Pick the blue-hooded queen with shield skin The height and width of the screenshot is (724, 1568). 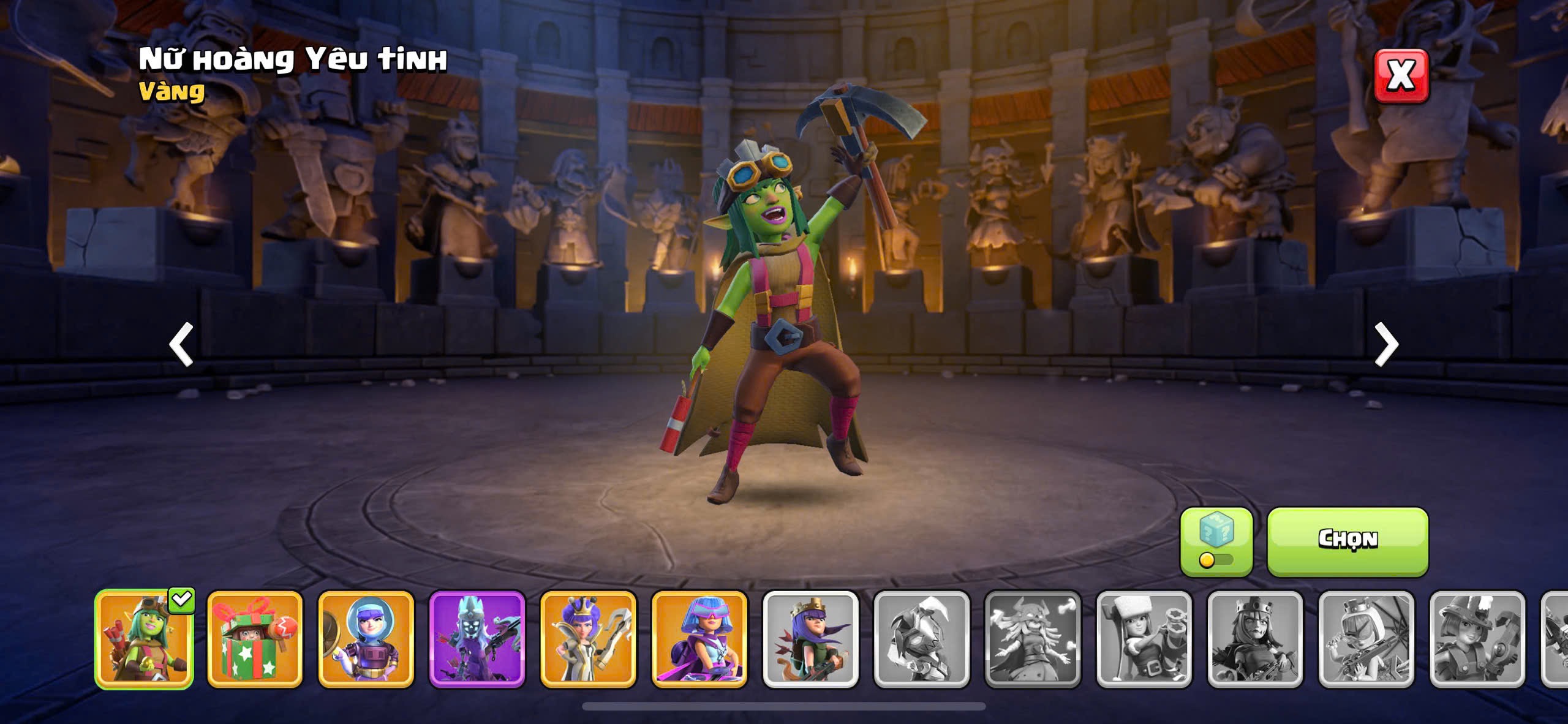coord(366,639)
